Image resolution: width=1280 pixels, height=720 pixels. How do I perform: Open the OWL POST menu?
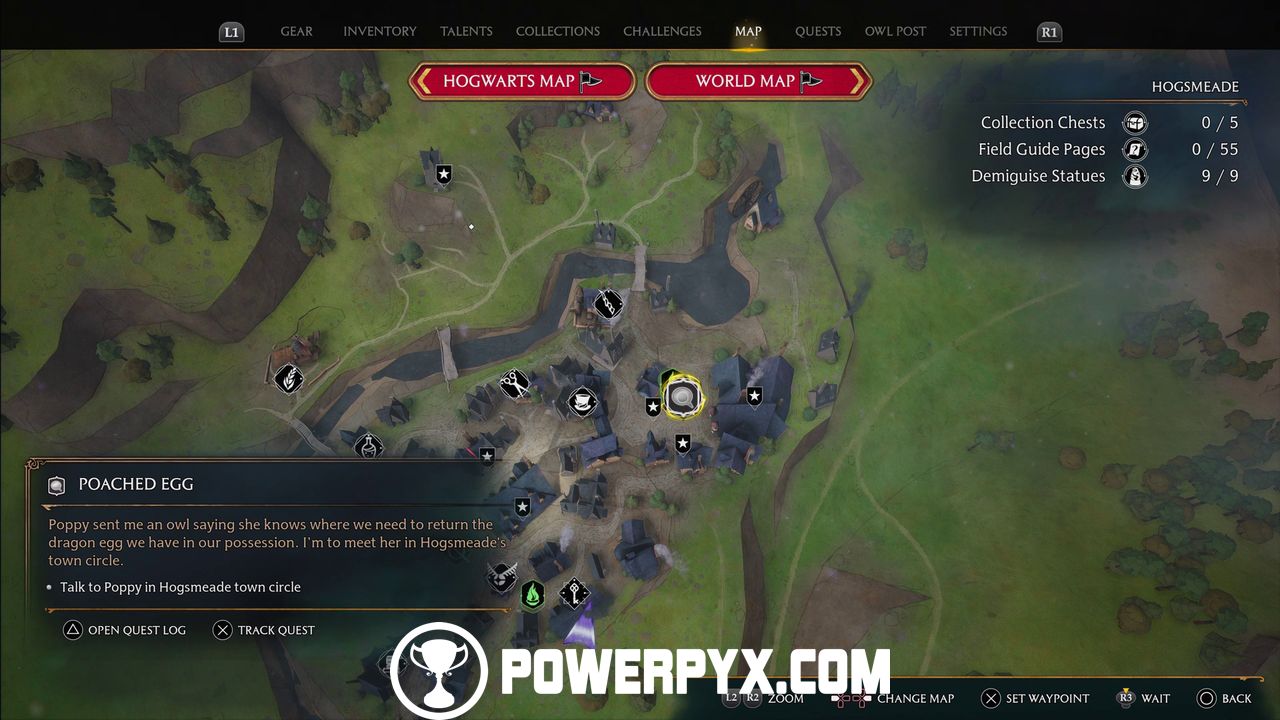895,31
